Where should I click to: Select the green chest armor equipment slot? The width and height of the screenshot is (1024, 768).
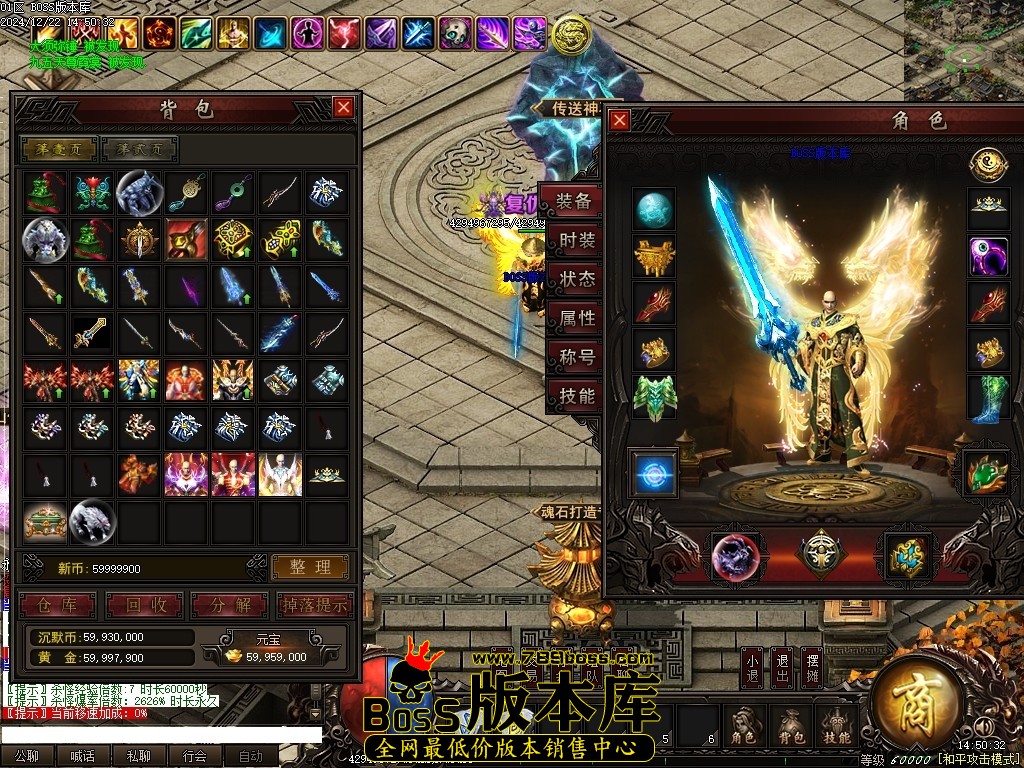click(655, 396)
